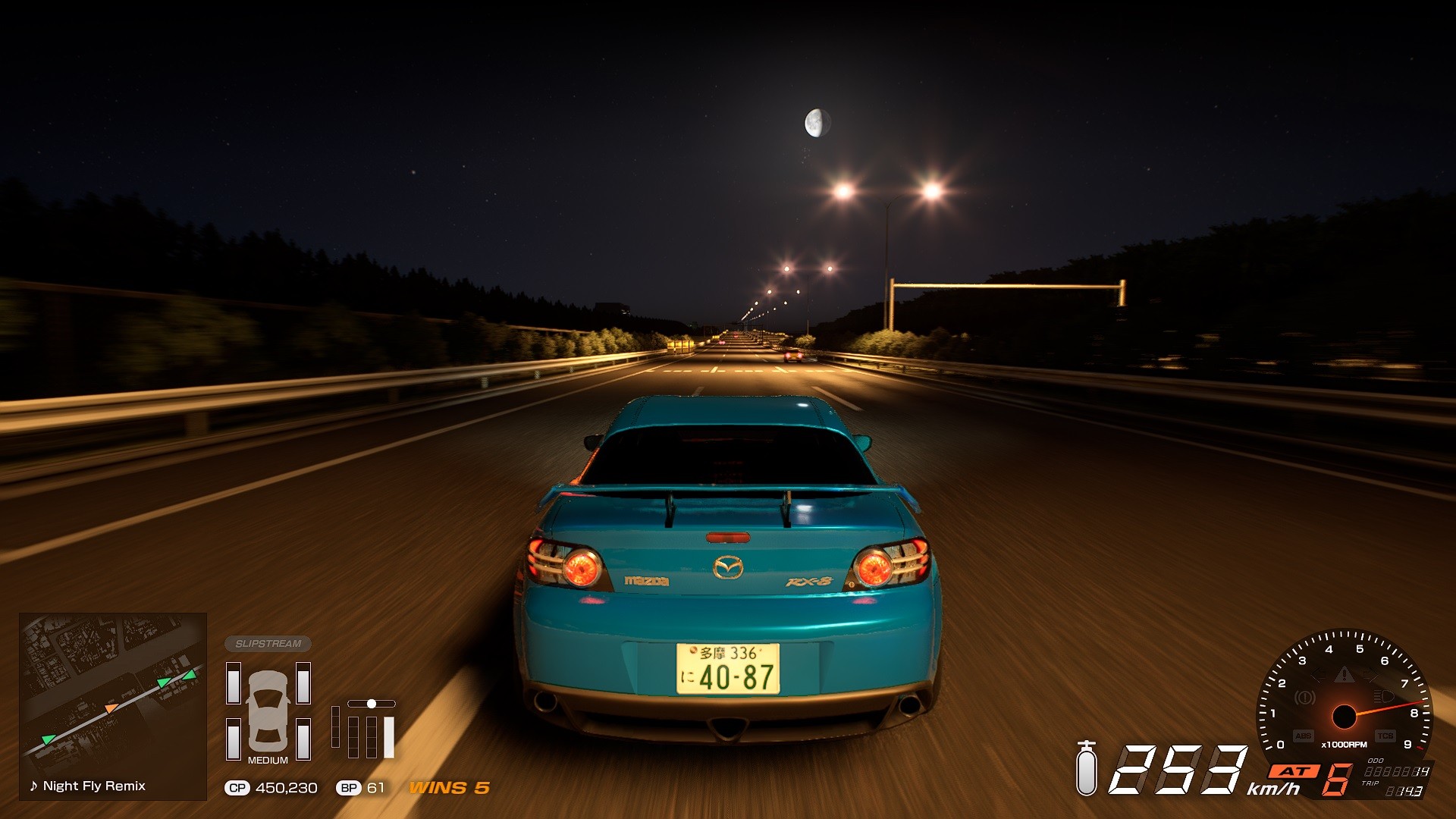Select the SLIPSTREAM indicator label
1456x819 pixels.
268,644
